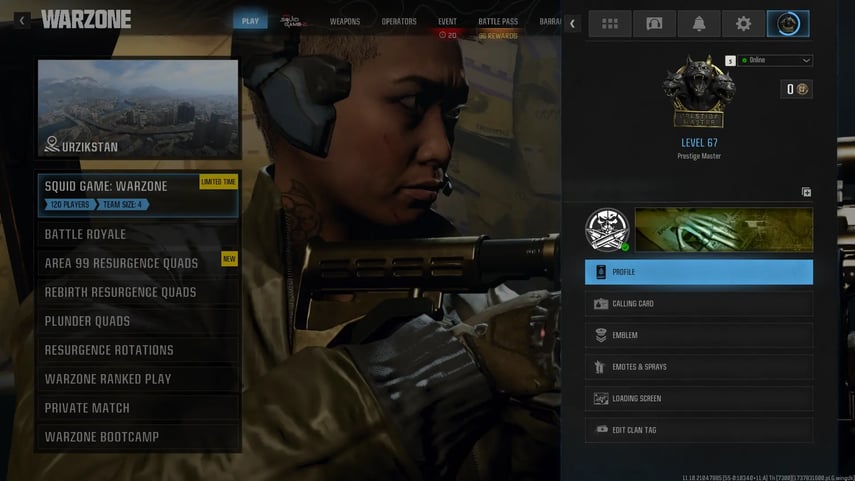Go to the Battle Pass tab
The width and height of the screenshot is (855, 481).
pos(498,21)
